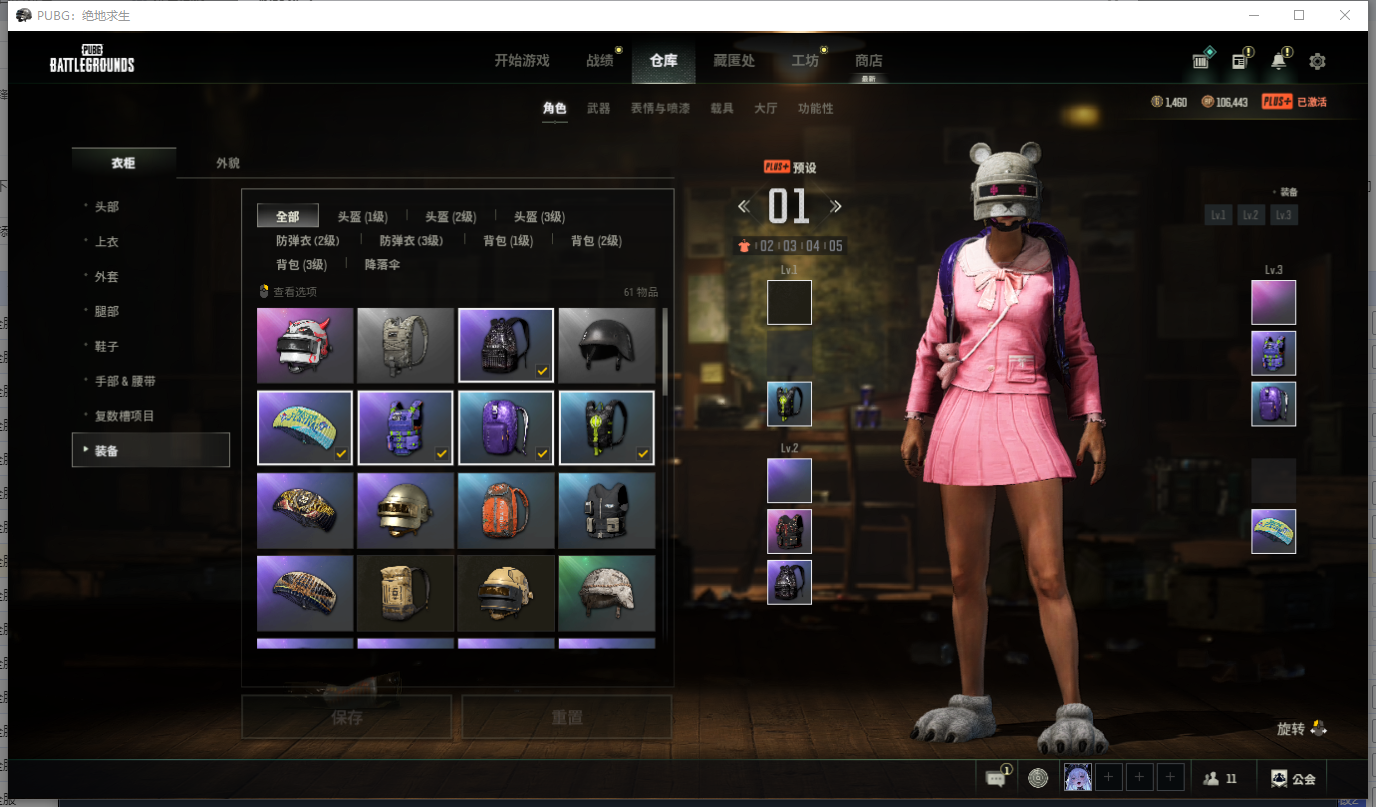Image resolution: width=1376 pixels, height=807 pixels.
Task: Close the PUBG game window
Action: click(1345, 15)
